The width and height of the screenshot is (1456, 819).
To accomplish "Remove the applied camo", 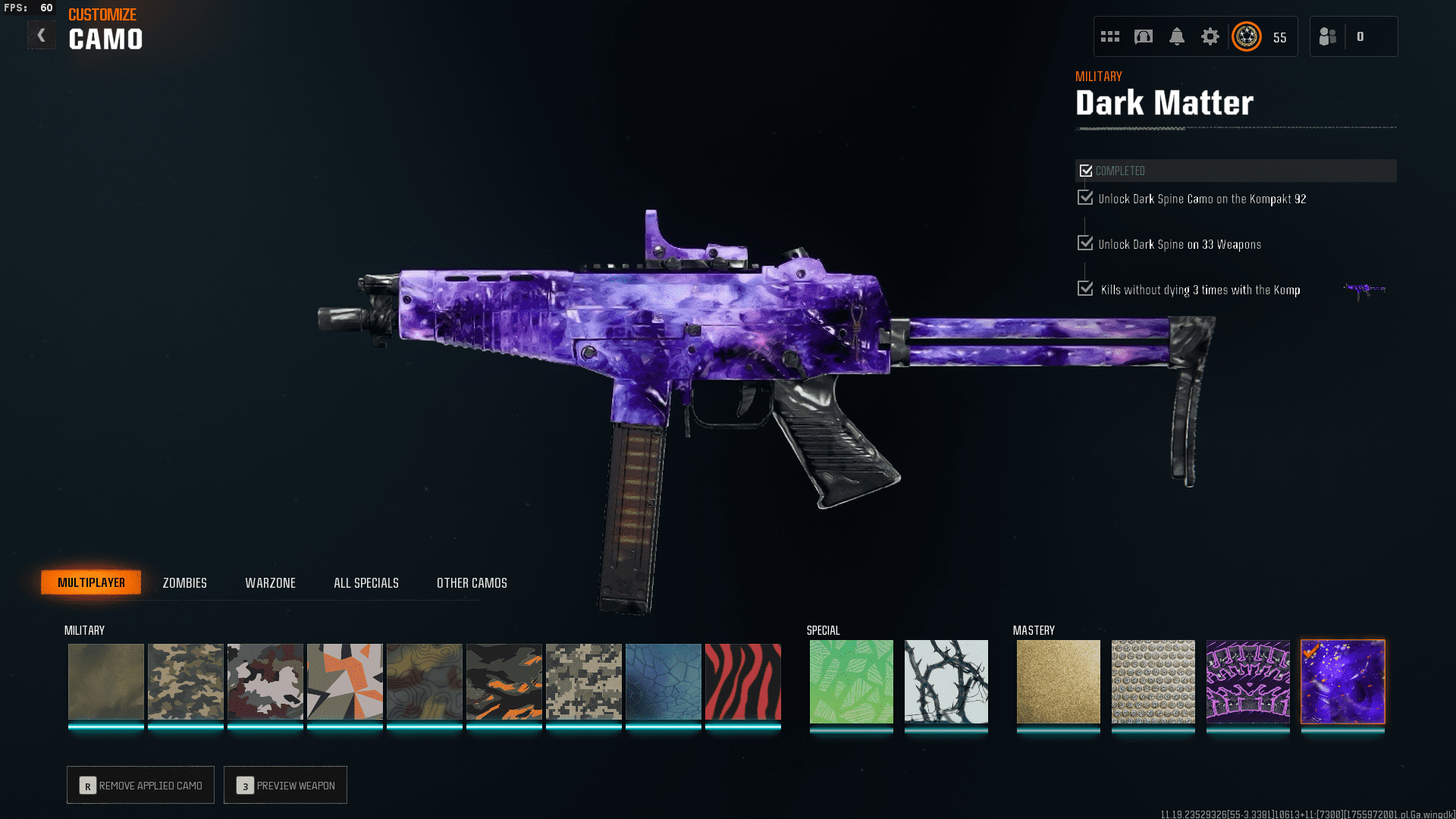I will [x=141, y=785].
